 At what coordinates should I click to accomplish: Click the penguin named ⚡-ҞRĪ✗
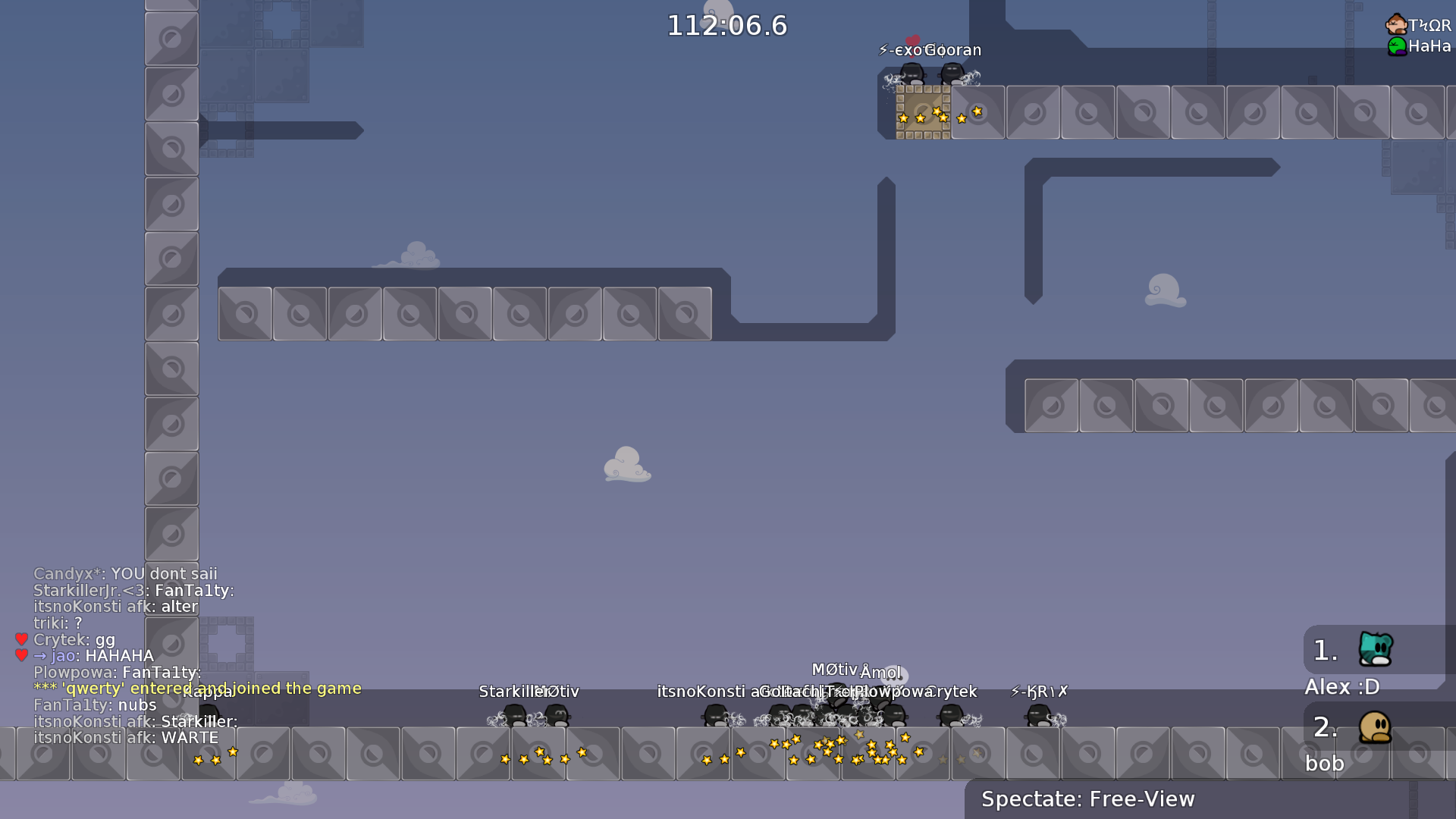click(1037, 716)
